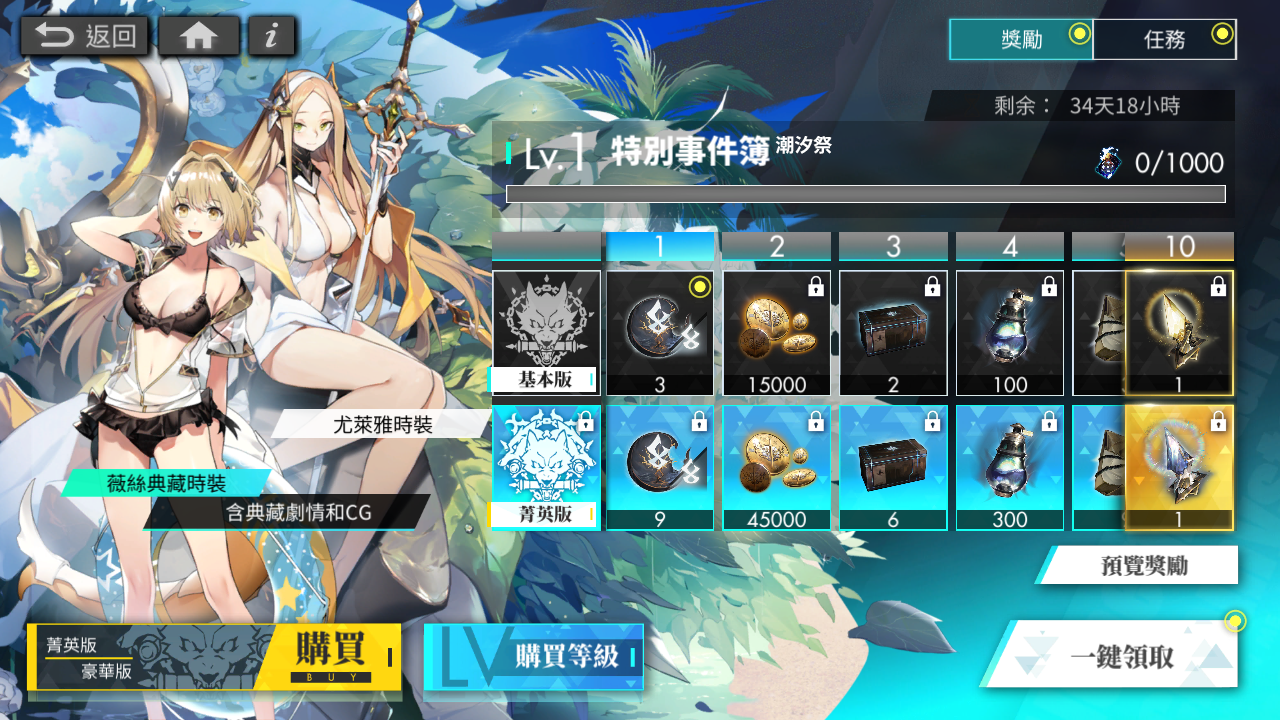
Task: Select the basic level 10 crystal reward
Action: tap(1180, 333)
